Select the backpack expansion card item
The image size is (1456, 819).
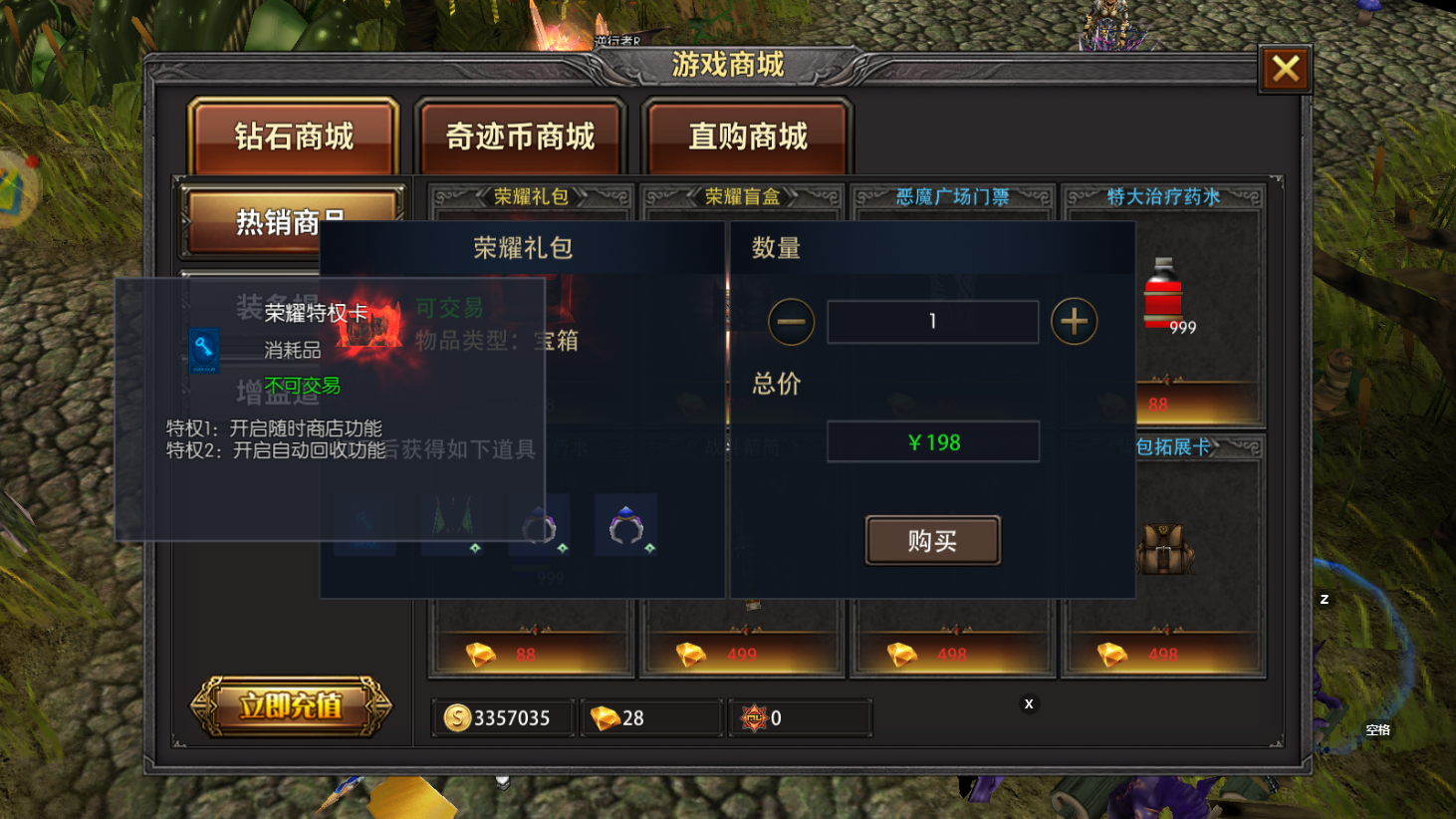tap(1165, 548)
